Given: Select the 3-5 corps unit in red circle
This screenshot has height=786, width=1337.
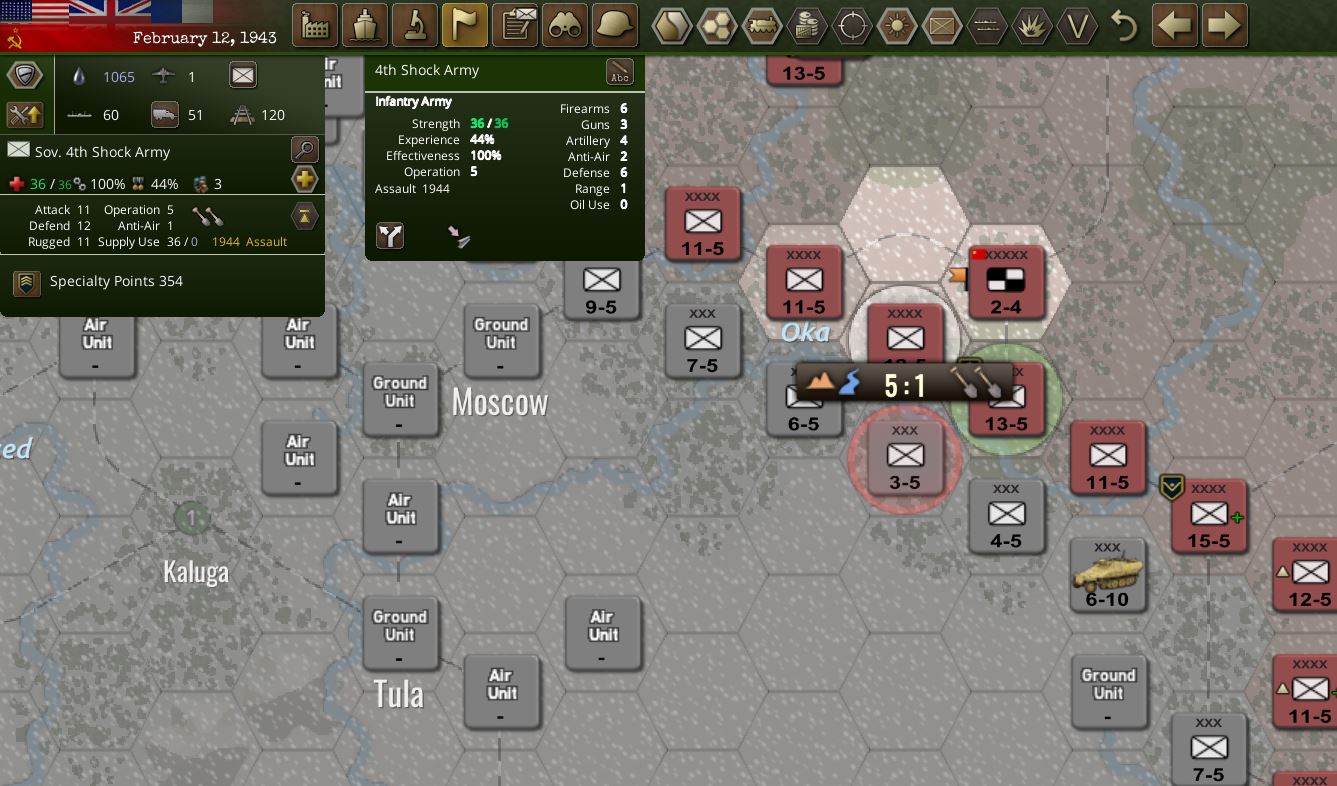Looking at the screenshot, I should coord(905,460).
